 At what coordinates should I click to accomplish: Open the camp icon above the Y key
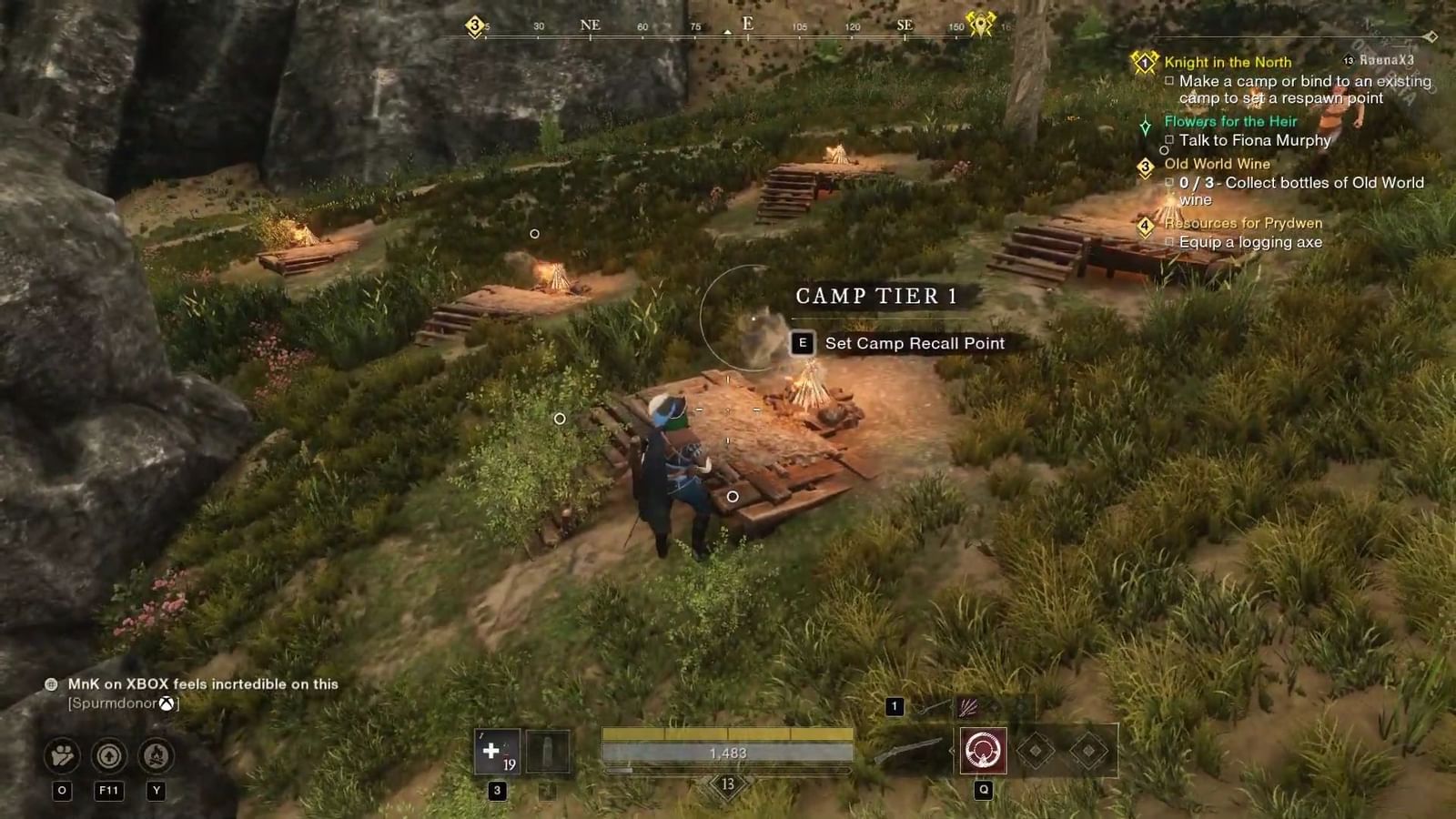(154, 753)
